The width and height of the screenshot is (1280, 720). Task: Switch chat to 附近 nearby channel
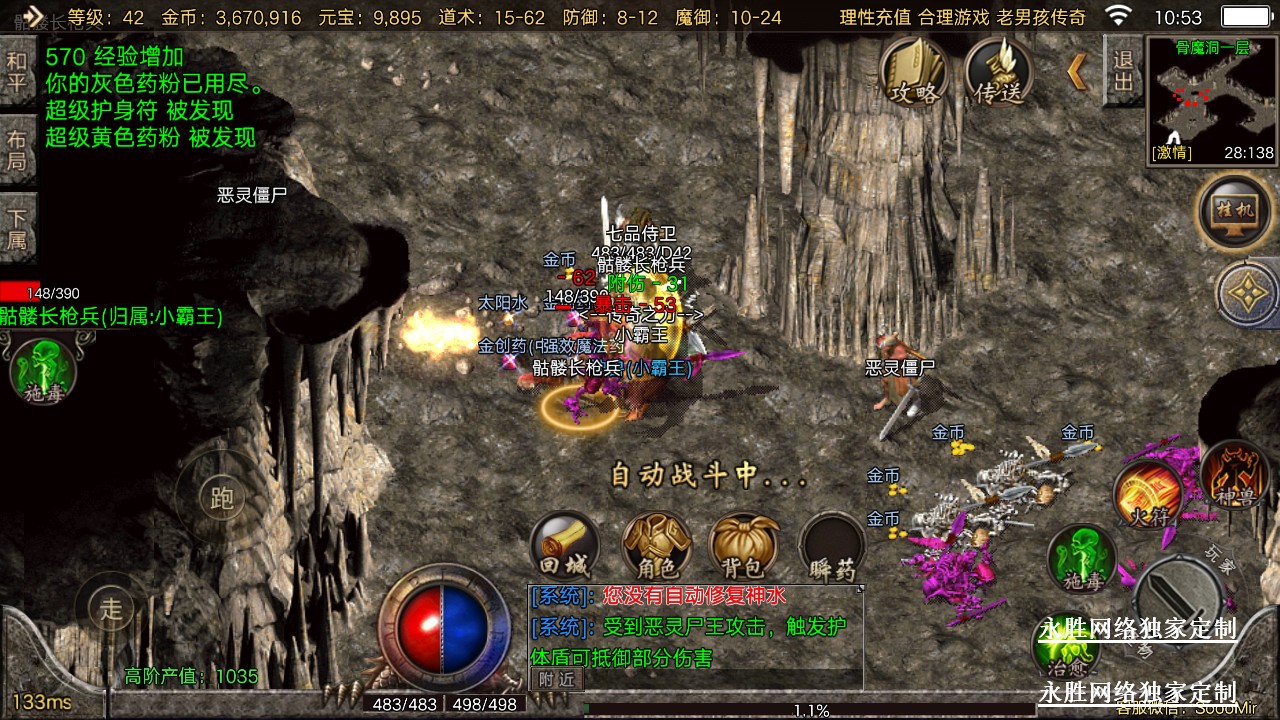(556, 679)
